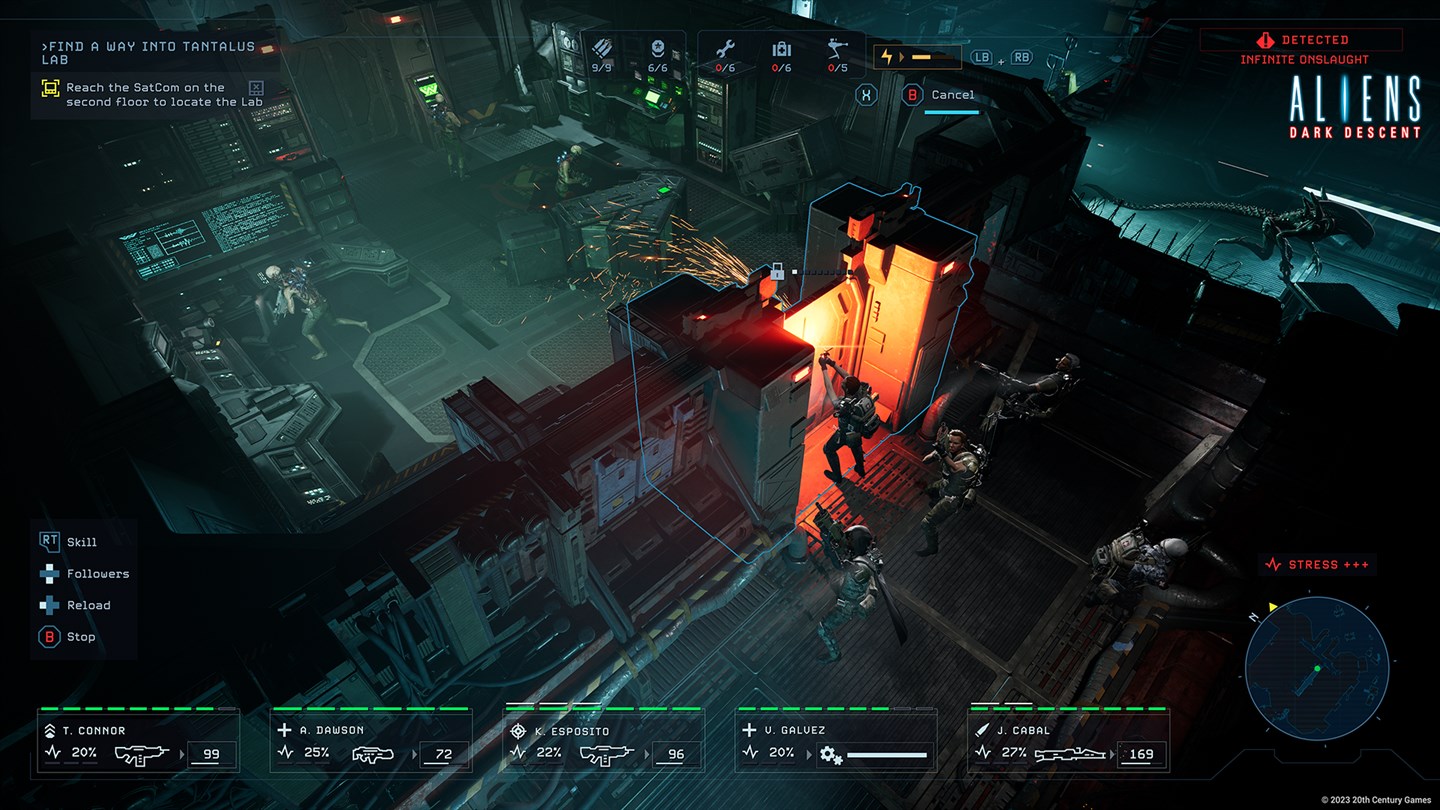Screen dimensions: 1440x810
Task: Pick V. Galvez's squad card
Action: 836,742
